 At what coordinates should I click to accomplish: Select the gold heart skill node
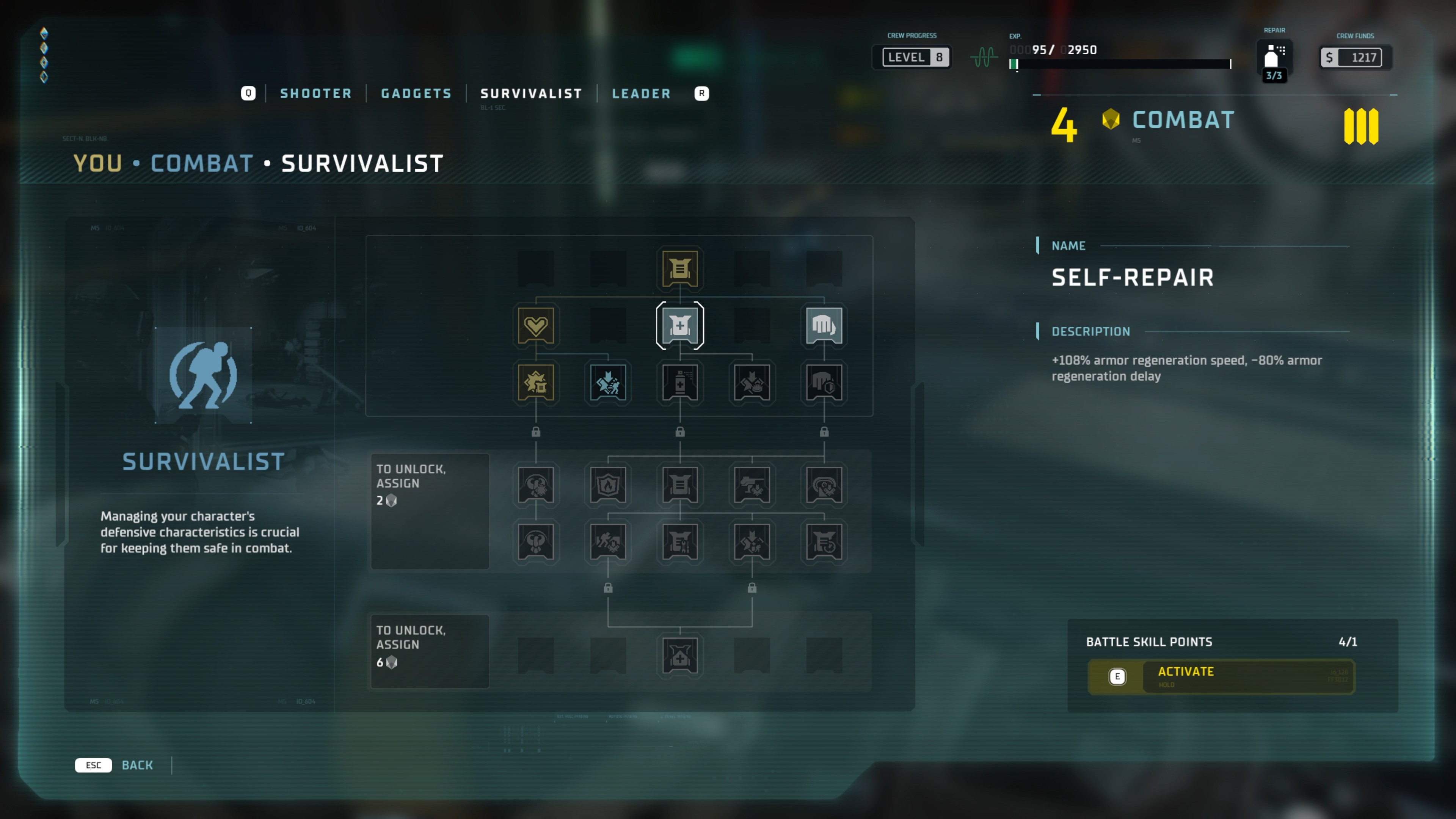[535, 326]
